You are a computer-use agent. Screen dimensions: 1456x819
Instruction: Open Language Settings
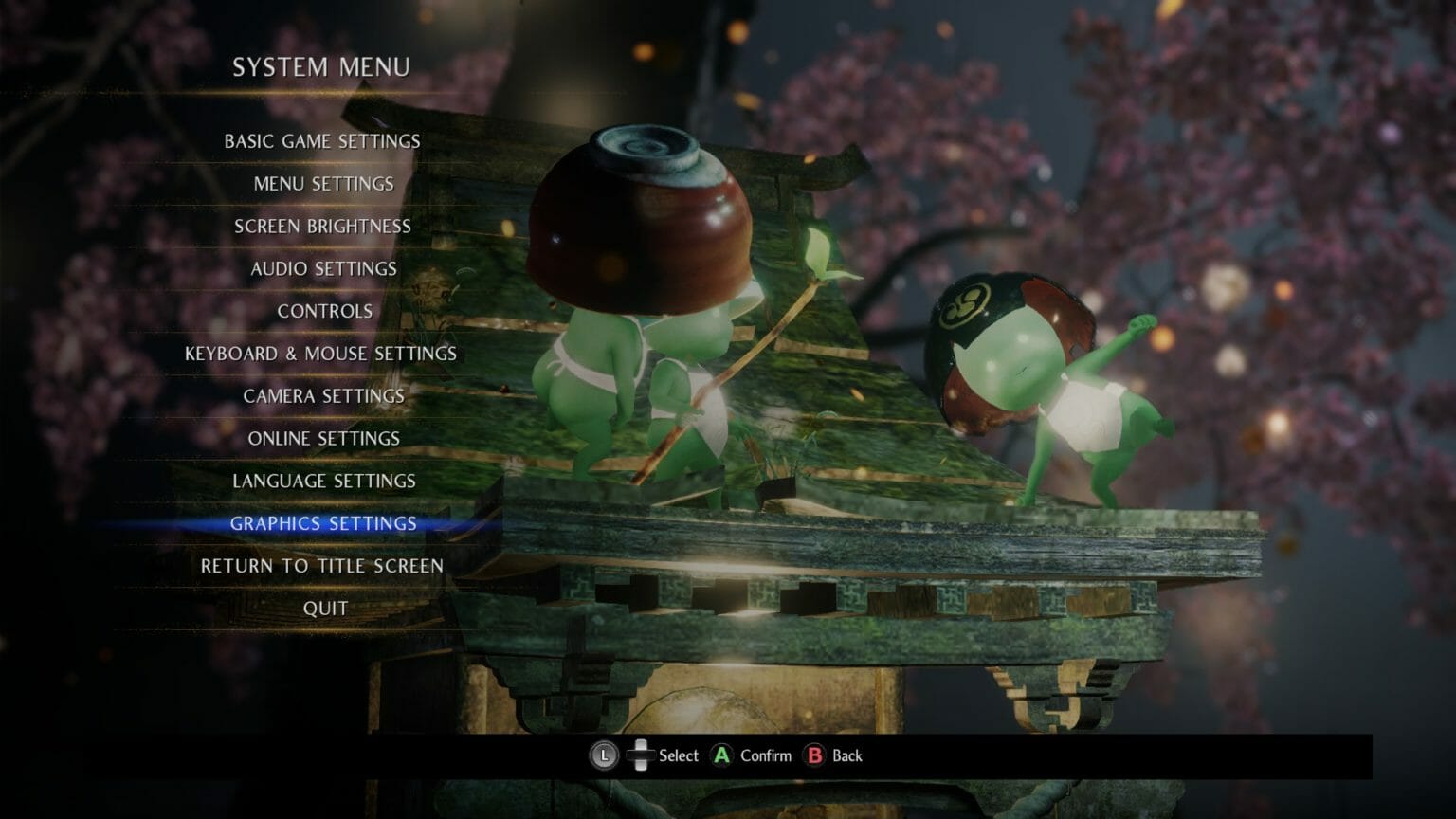(x=322, y=481)
